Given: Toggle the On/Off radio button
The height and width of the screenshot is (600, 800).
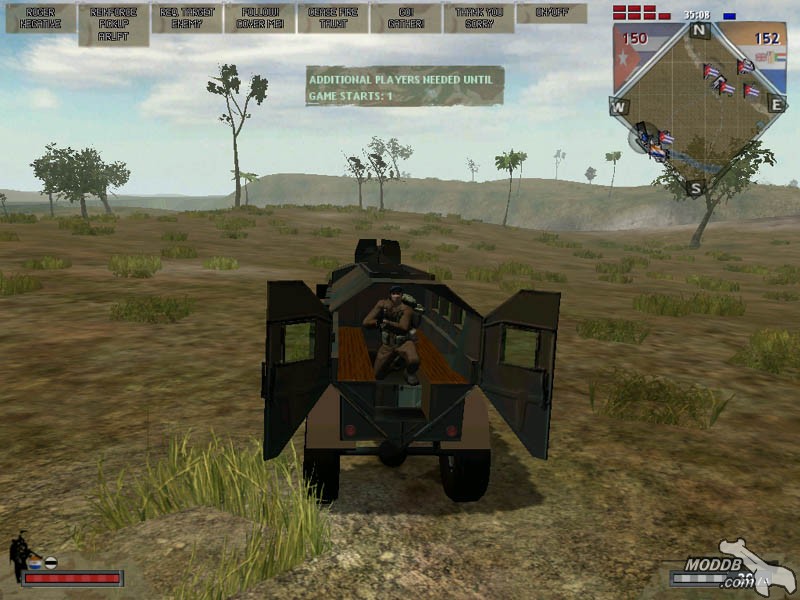Looking at the screenshot, I should point(551,13).
